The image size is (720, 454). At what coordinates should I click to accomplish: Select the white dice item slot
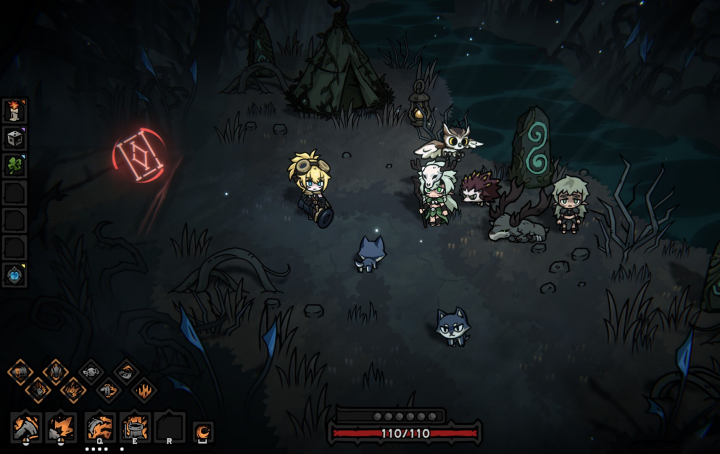point(15,138)
